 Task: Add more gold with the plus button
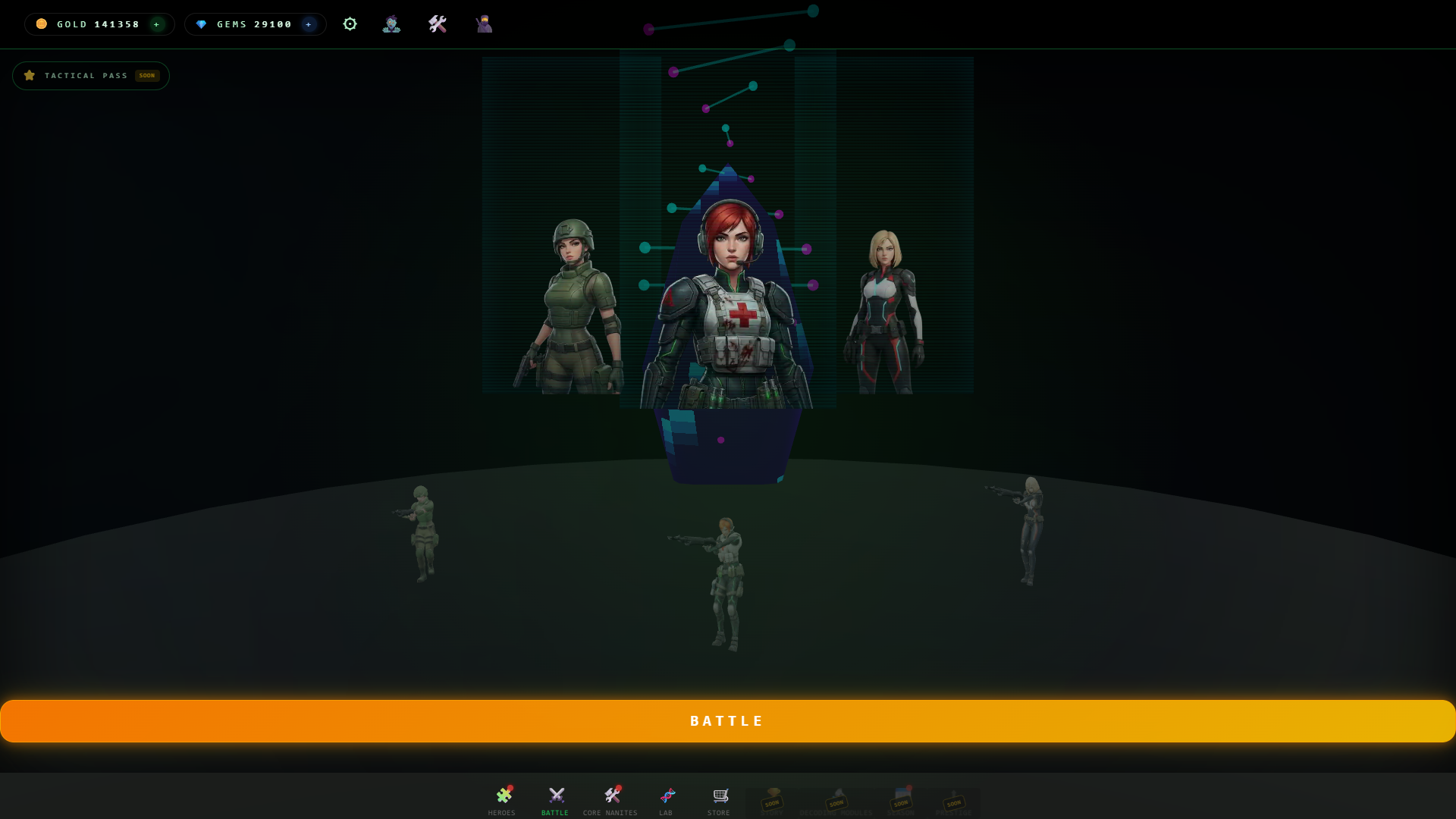tap(157, 24)
